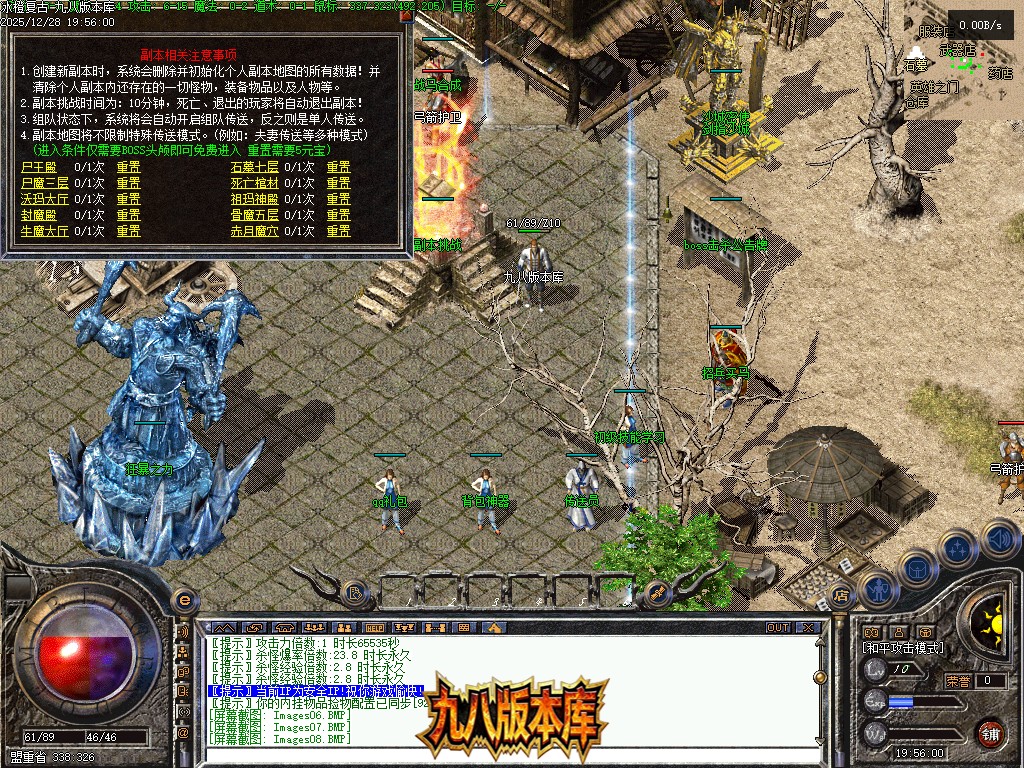Choose the 沃玛大厅 dungeon entry
1024x768 pixels.
pyautogui.click(x=45, y=199)
